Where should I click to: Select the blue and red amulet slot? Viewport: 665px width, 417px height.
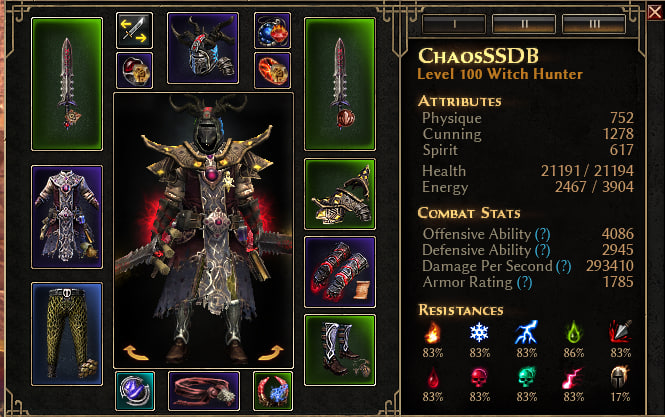click(272, 30)
